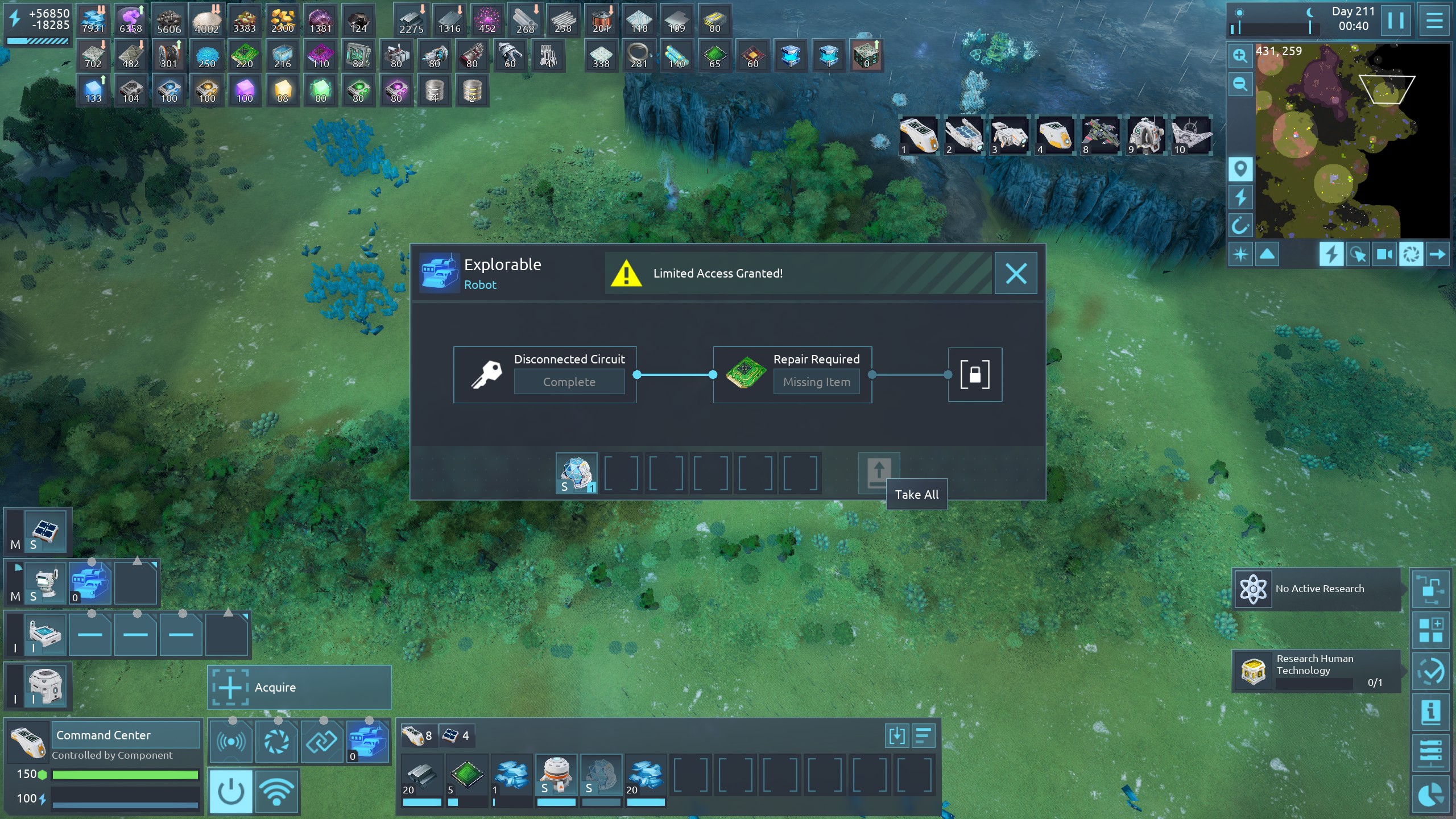The width and height of the screenshot is (1456, 819).
Task: Open the Research Human Technology objective
Action: tap(1317, 671)
